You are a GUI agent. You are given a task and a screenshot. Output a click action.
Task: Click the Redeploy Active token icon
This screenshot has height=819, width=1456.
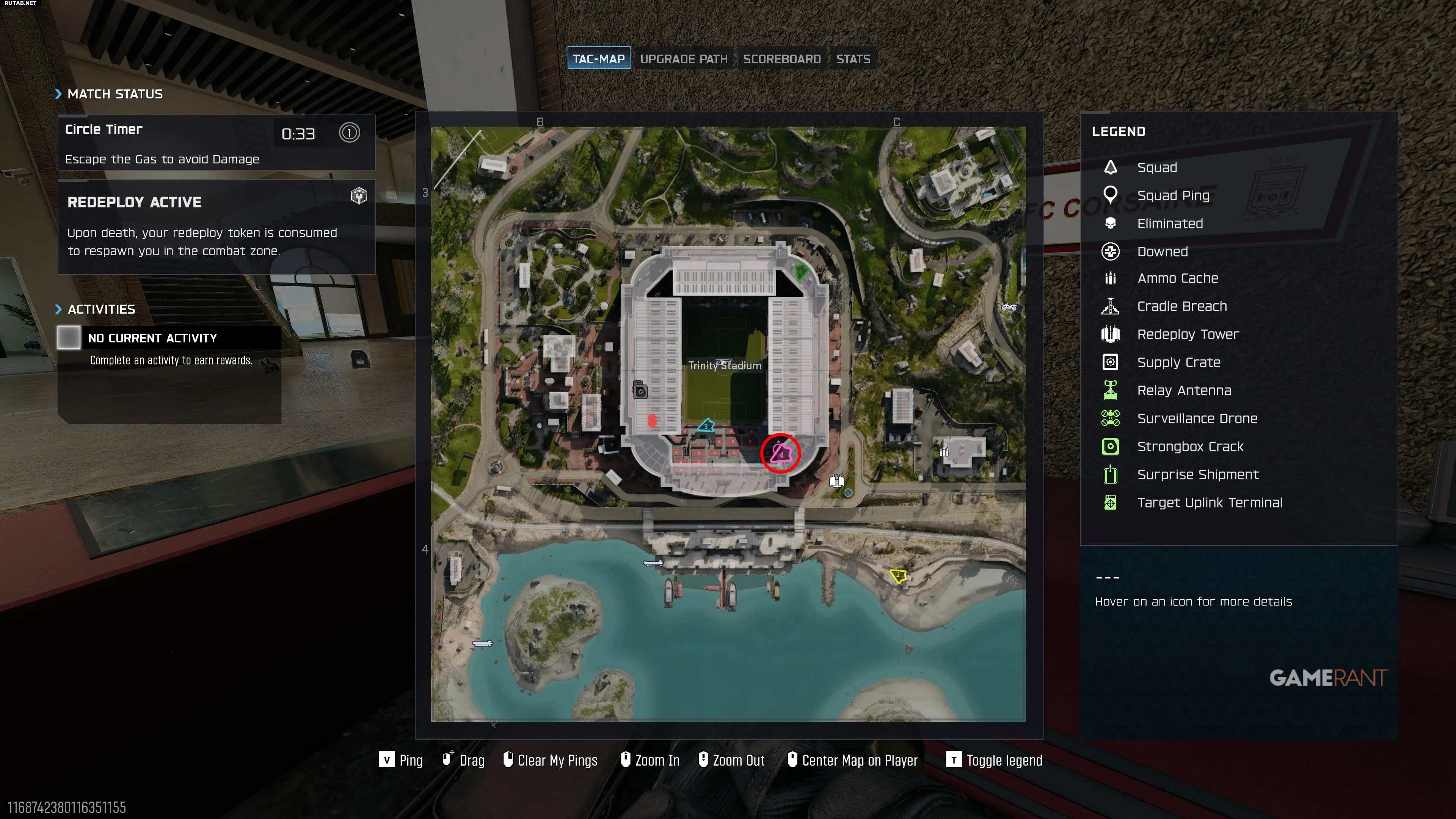point(359,196)
